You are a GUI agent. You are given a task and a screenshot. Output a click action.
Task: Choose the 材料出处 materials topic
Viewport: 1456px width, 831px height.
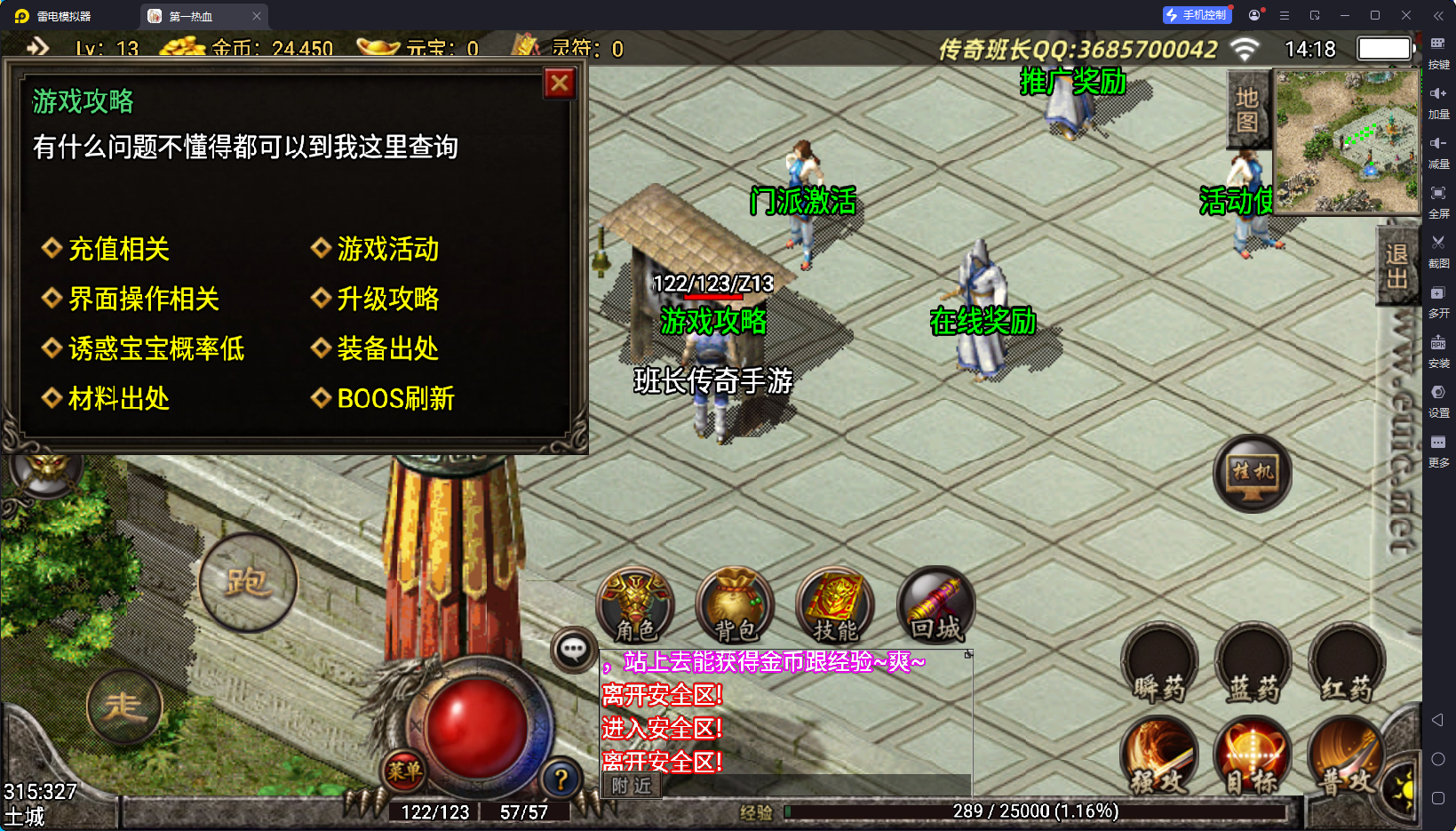click(118, 398)
